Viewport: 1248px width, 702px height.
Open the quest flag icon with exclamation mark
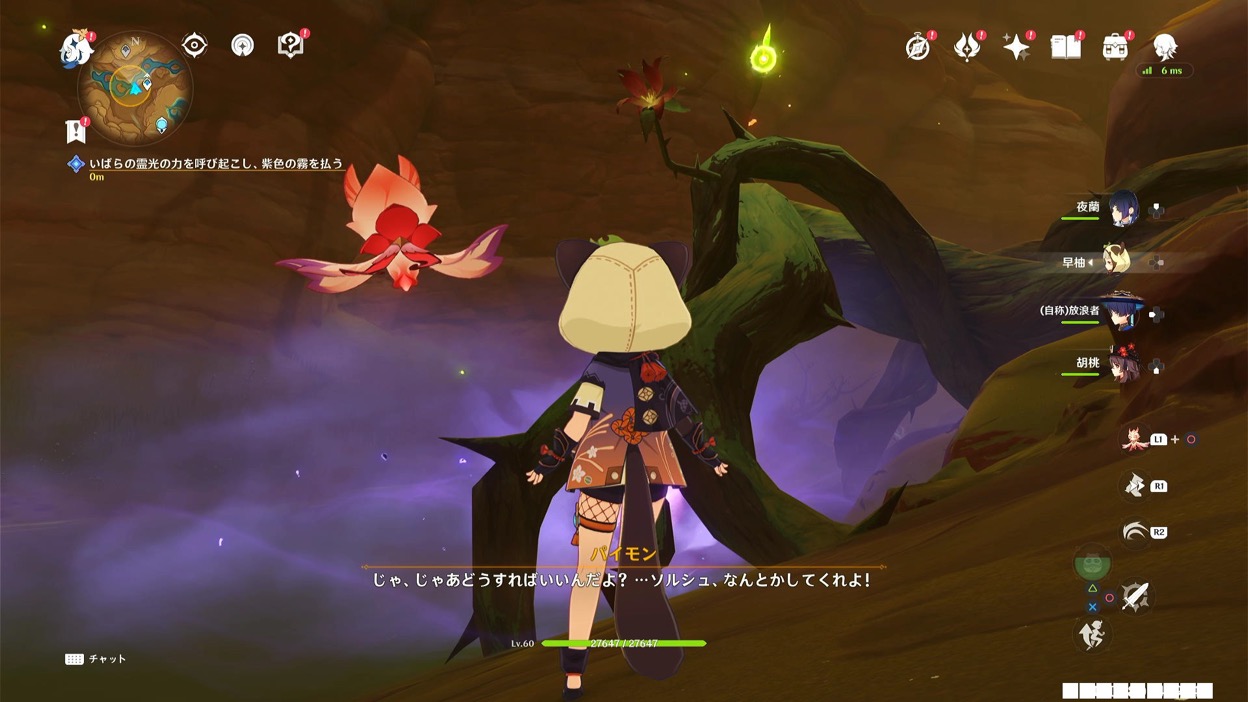click(75, 130)
